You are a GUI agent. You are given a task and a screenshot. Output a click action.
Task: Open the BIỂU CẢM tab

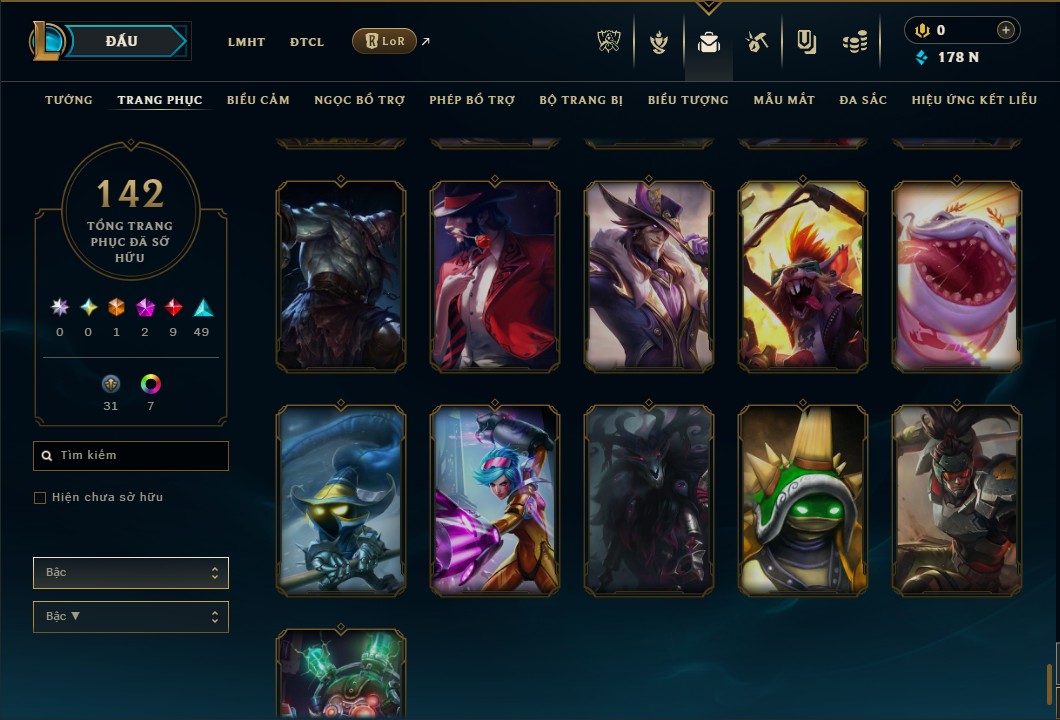[x=258, y=100]
